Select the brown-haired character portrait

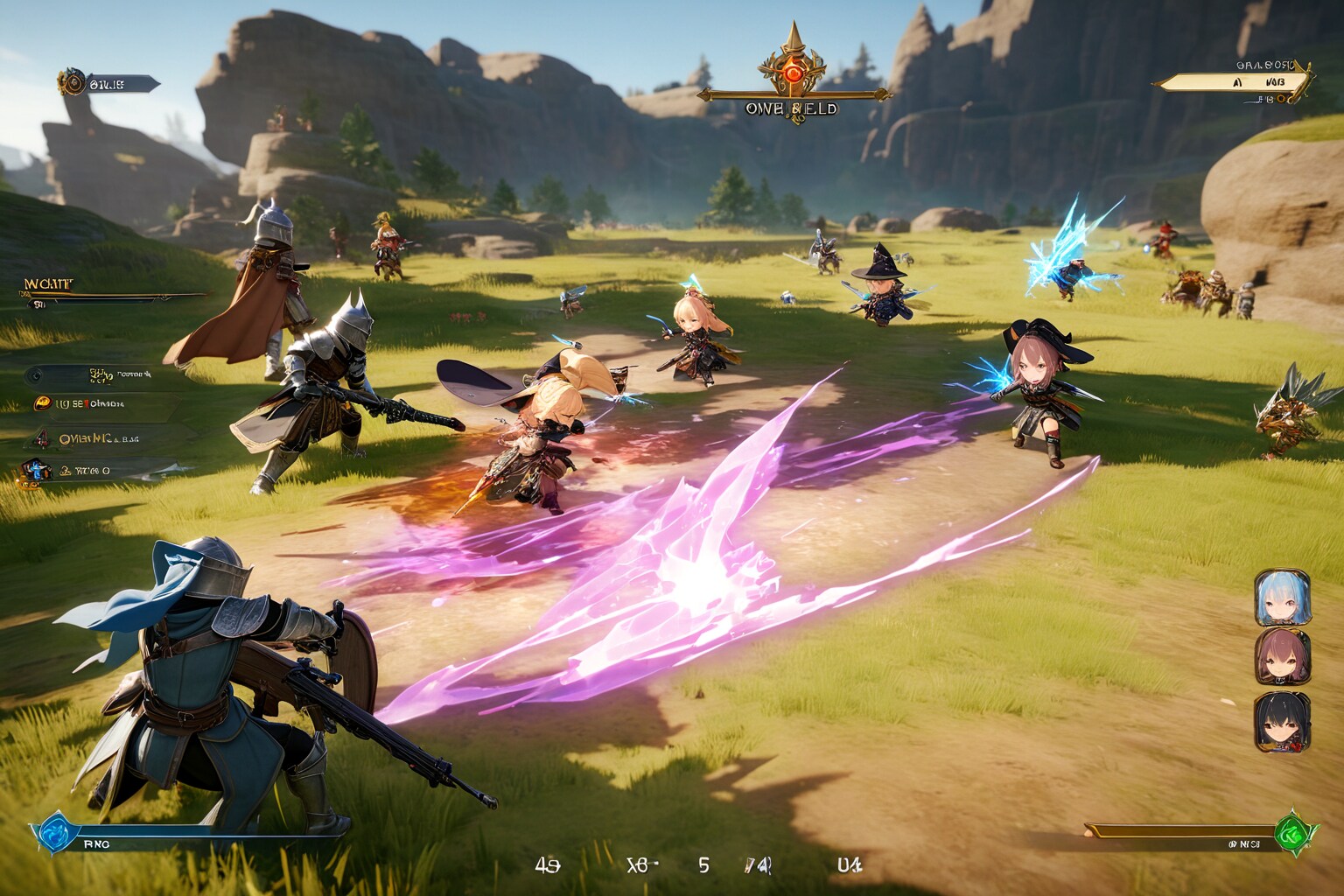click(x=1282, y=657)
